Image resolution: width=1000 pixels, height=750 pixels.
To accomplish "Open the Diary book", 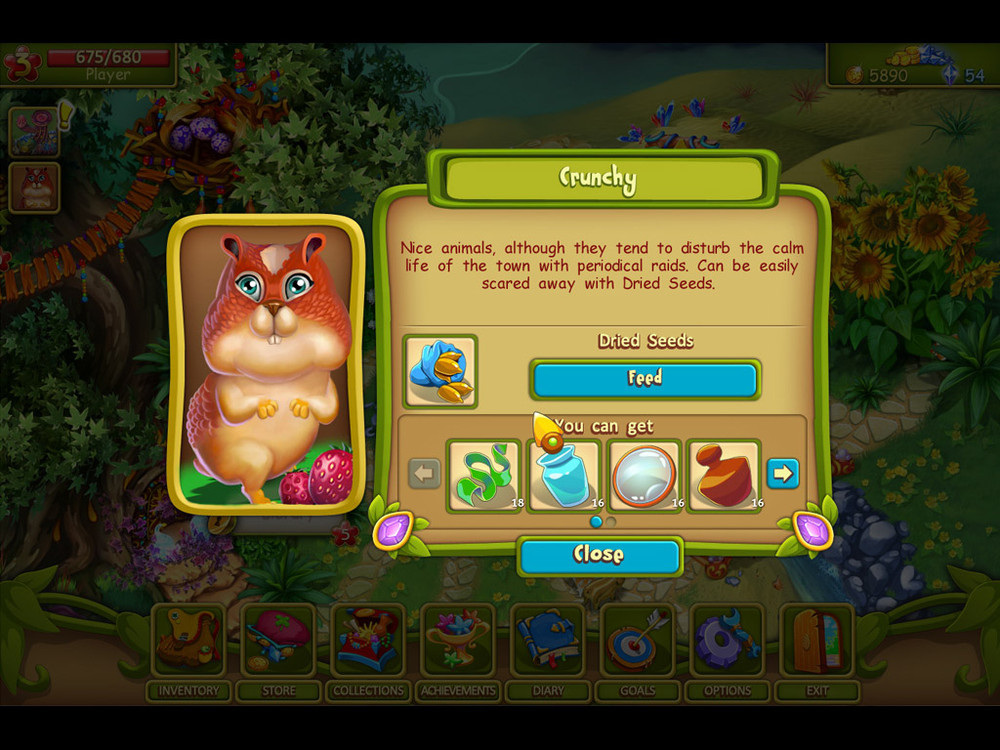I will point(548,640).
